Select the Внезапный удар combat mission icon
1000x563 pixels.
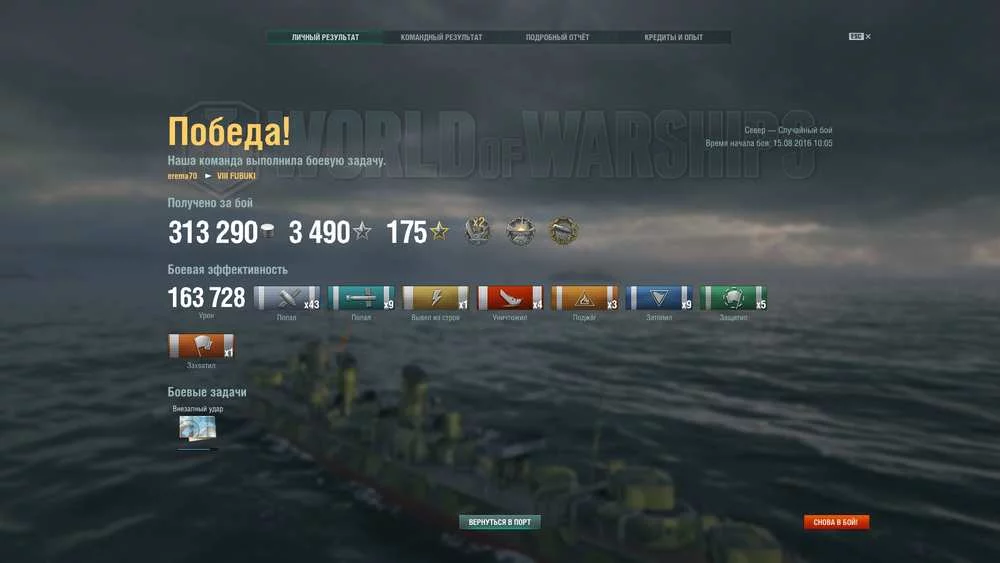click(197, 428)
